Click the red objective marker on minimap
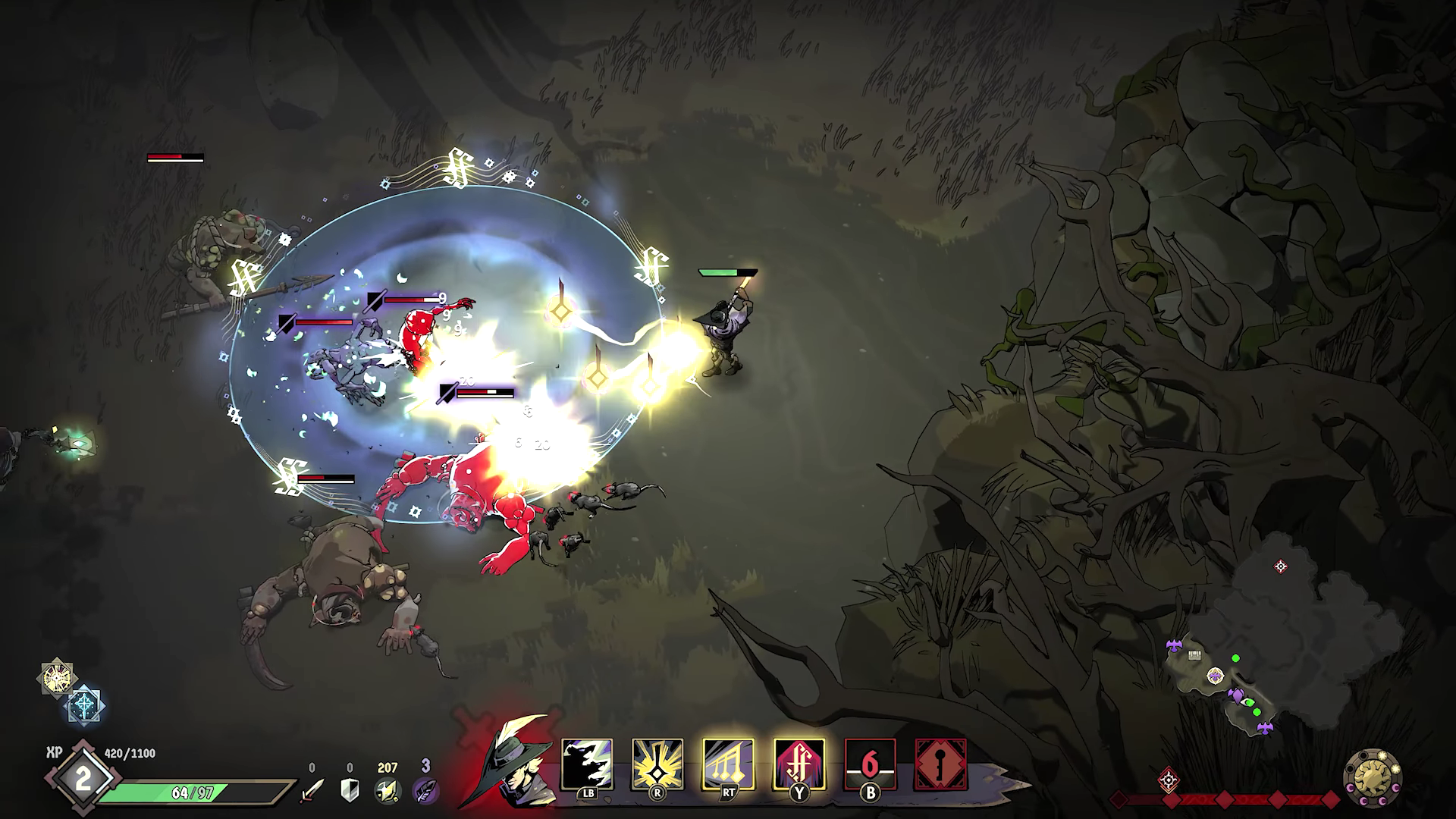 [1281, 566]
